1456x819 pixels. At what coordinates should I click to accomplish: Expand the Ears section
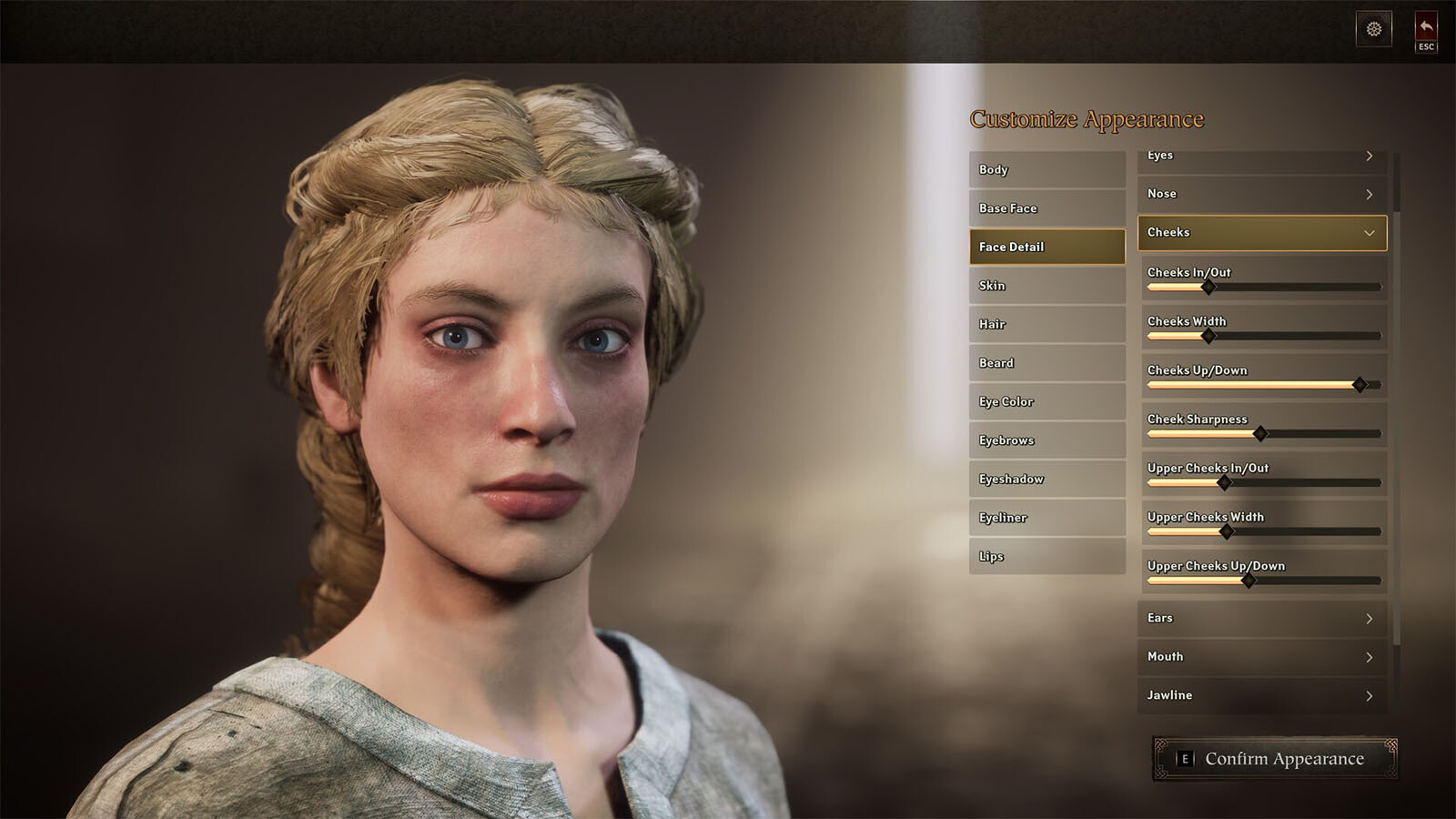pos(1261,618)
